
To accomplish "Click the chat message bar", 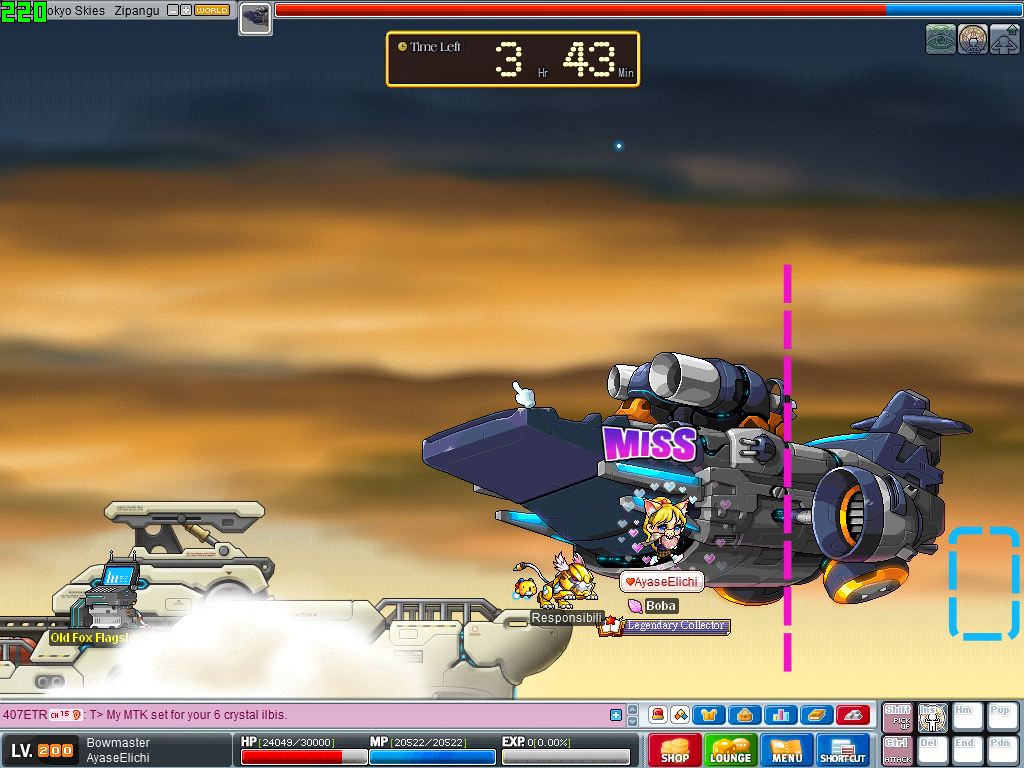I will point(300,715).
